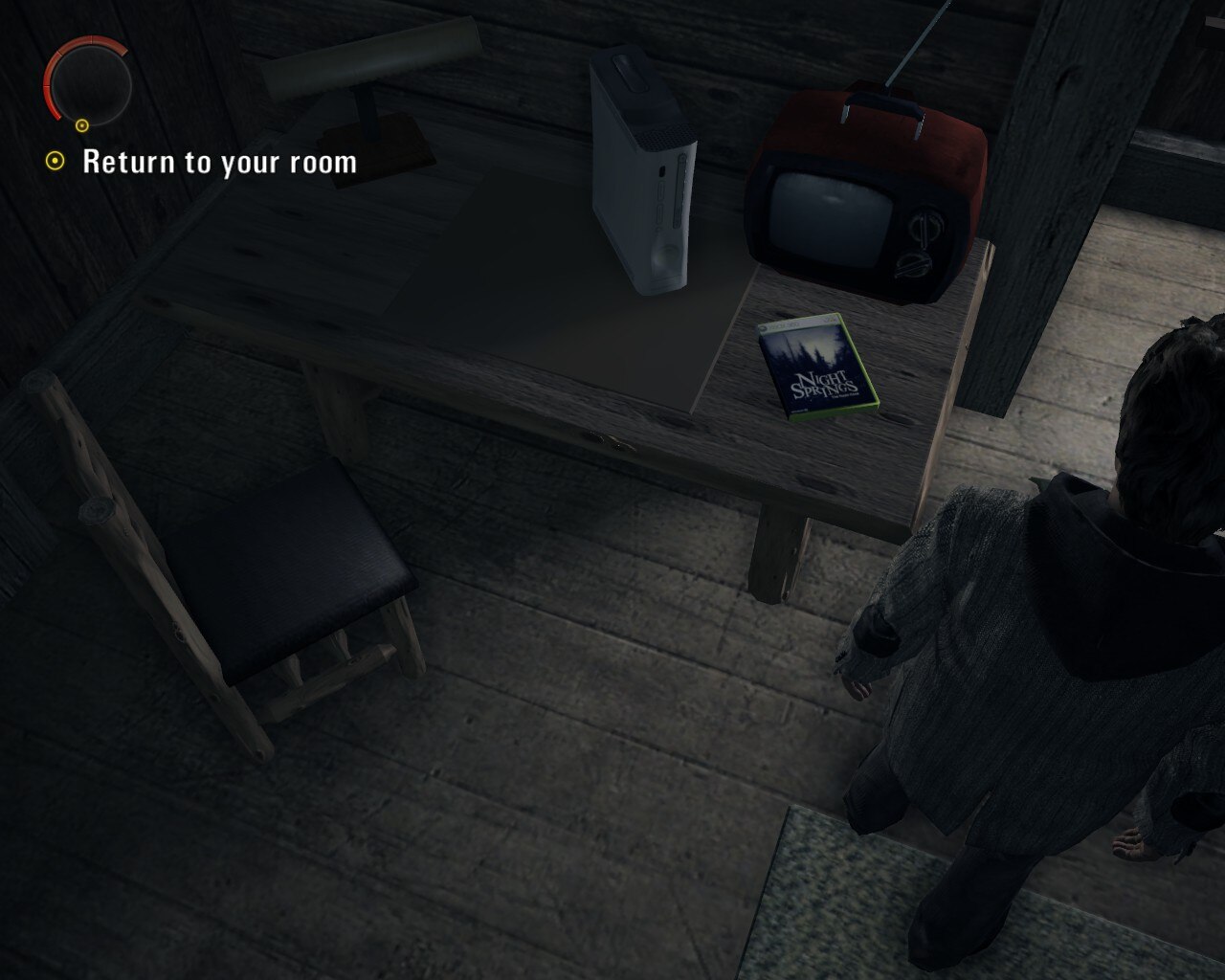Click the waypoint dot on the compass ring
The width and height of the screenshot is (1225, 980).
(82, 123)
